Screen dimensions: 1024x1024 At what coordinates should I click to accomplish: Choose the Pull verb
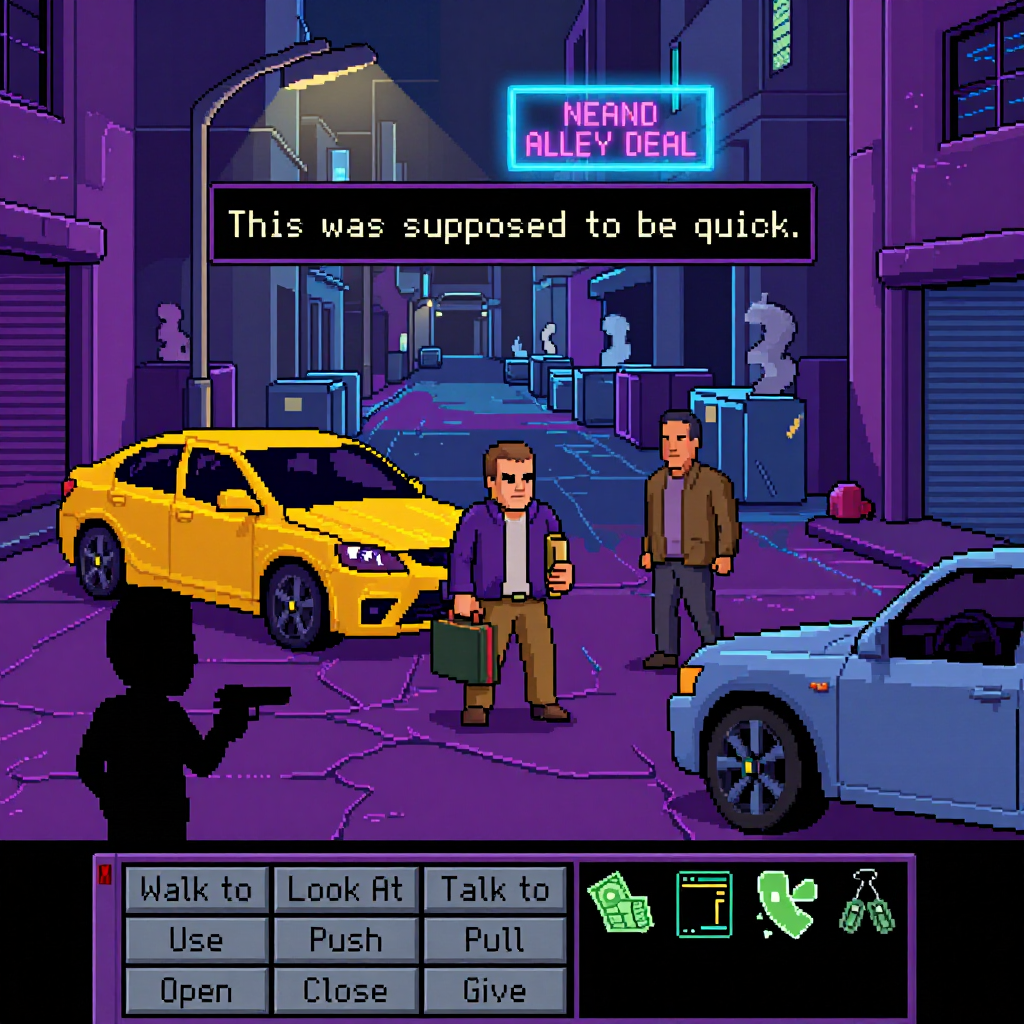495,940
